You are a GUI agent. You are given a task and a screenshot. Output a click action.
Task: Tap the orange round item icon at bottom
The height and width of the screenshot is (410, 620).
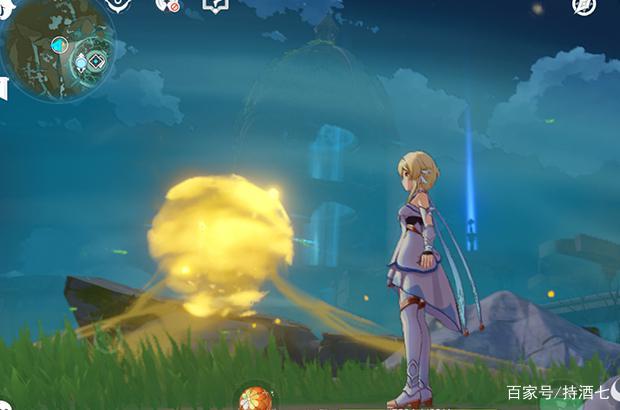pyautogui.click(x=256, y=398)
